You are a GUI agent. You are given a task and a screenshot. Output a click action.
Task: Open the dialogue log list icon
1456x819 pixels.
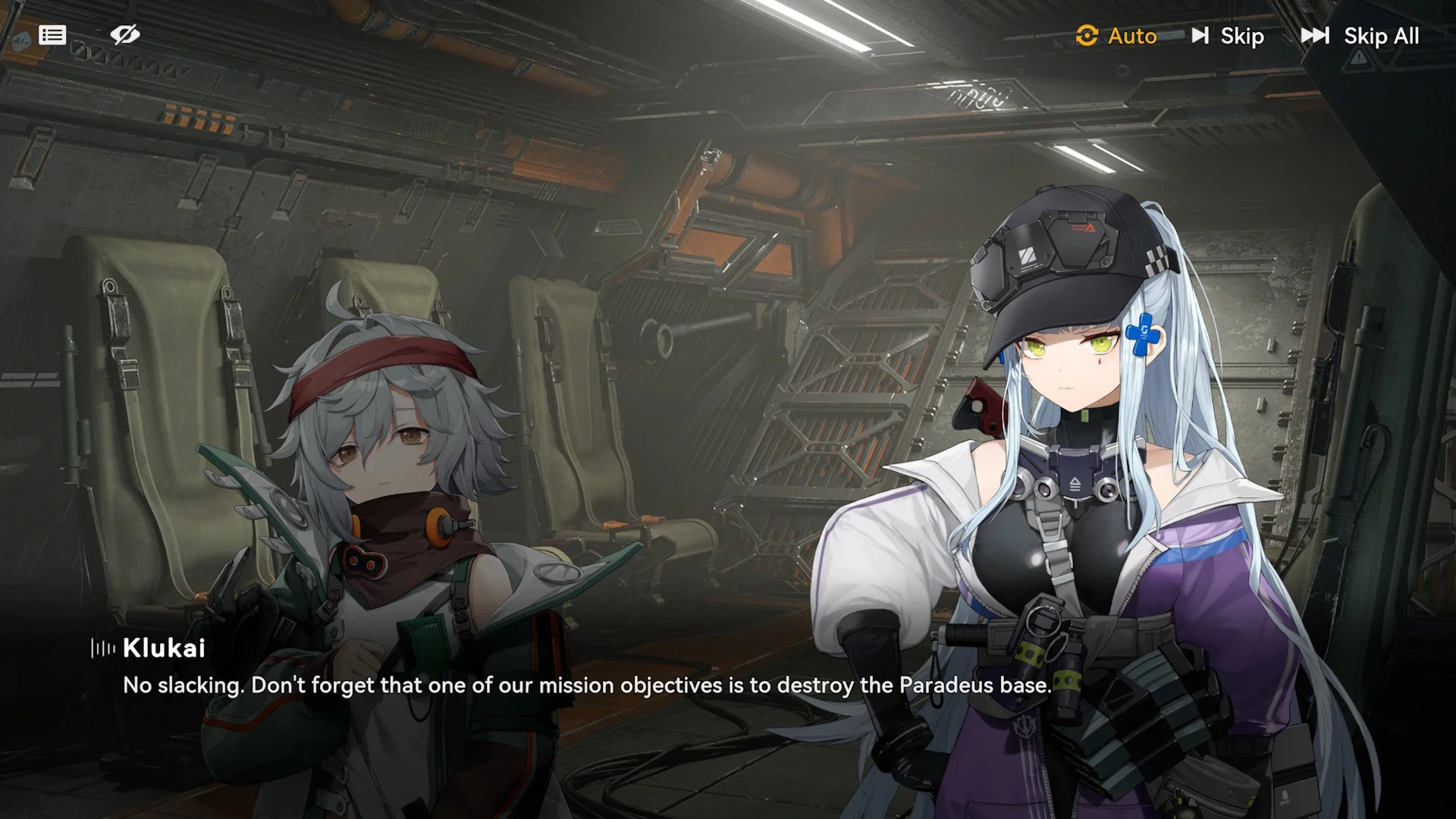pyautogui.click(x=52, y=35)
